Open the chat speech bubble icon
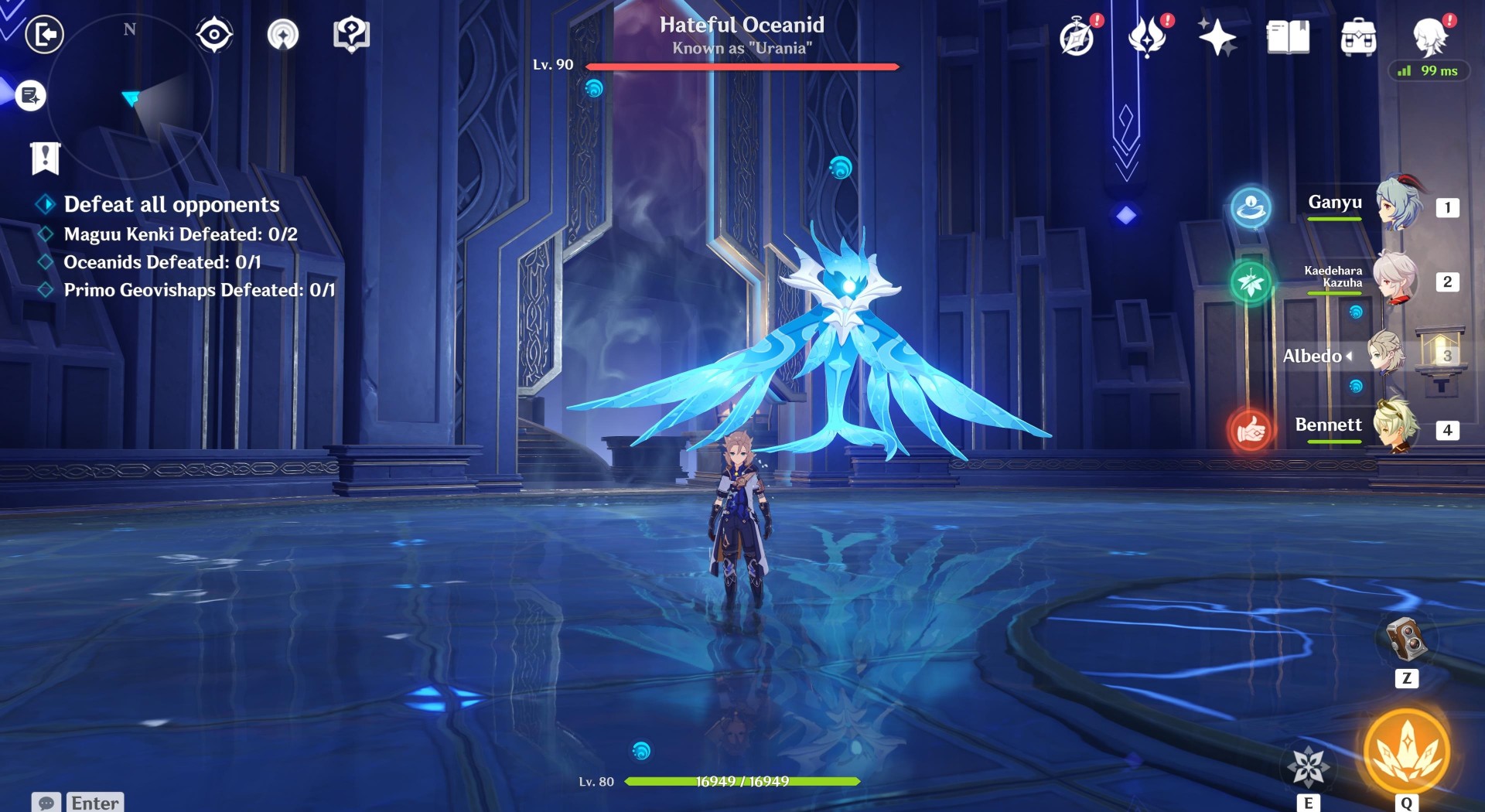This screenshot has width=1485, height=812. click(x=46, y=803)
